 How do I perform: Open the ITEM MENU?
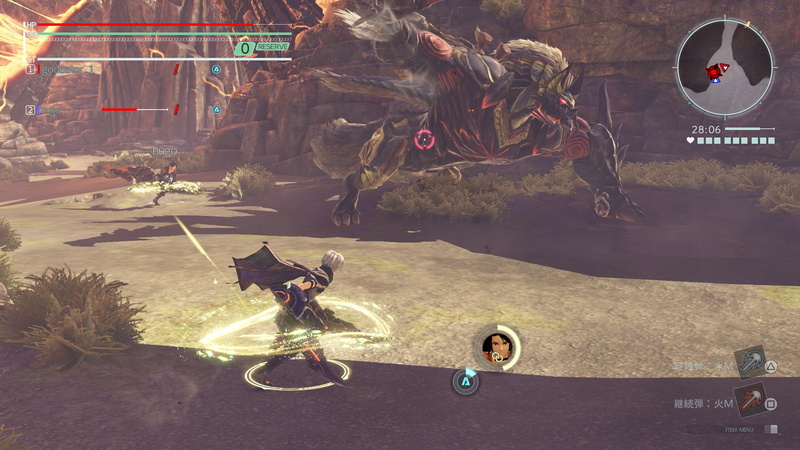[x=770, y=429]
